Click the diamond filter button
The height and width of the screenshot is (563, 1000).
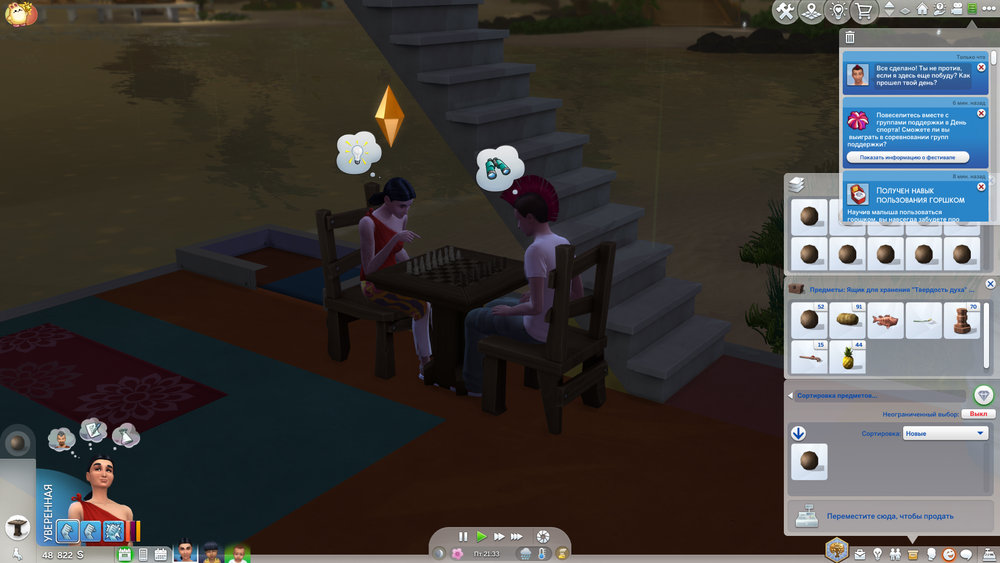pyautogui.click(x=983, y=395)
